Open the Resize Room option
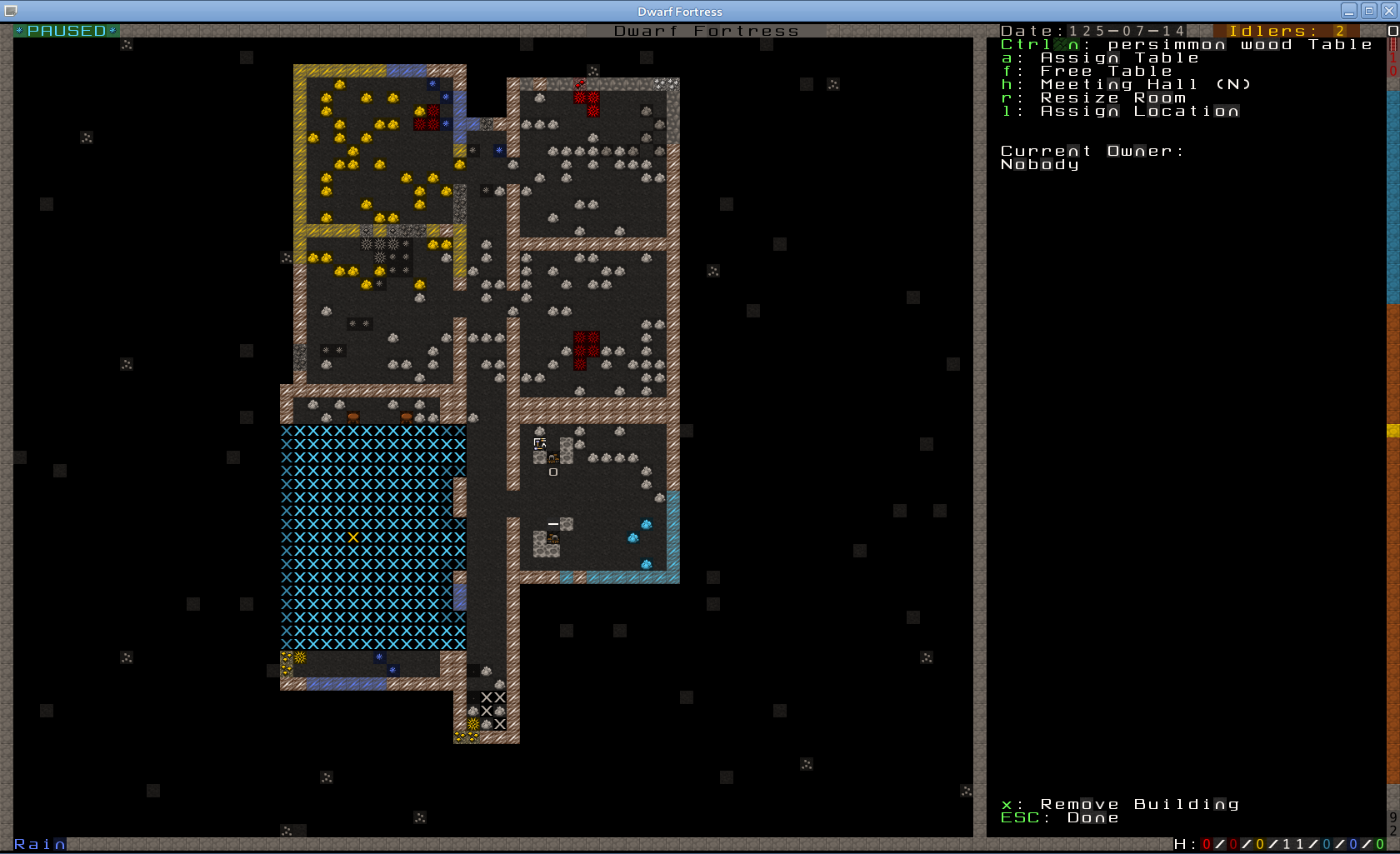 click(1112, 98)
